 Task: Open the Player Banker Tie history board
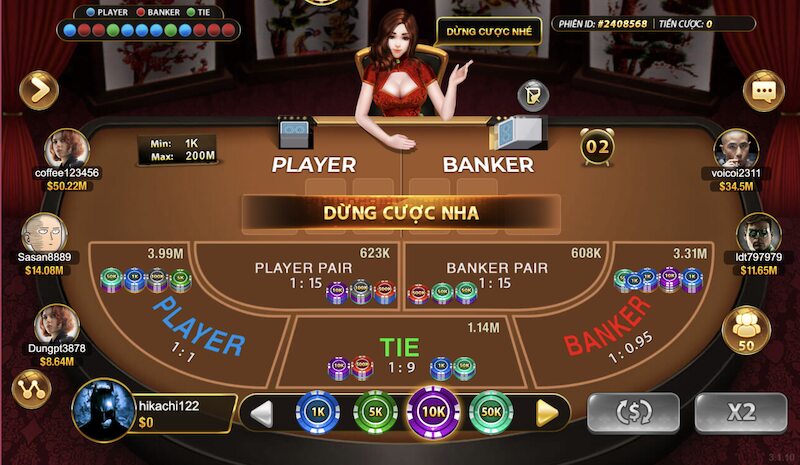150,23
